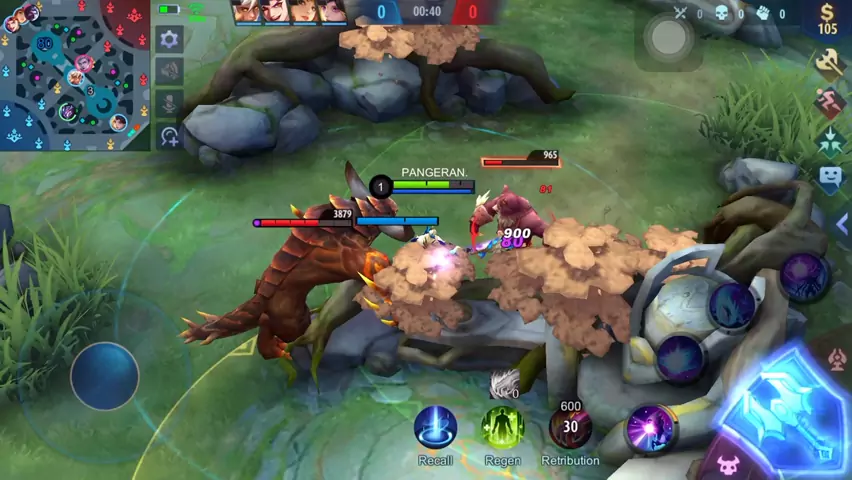Activate the Regen ability

(502, 428)
